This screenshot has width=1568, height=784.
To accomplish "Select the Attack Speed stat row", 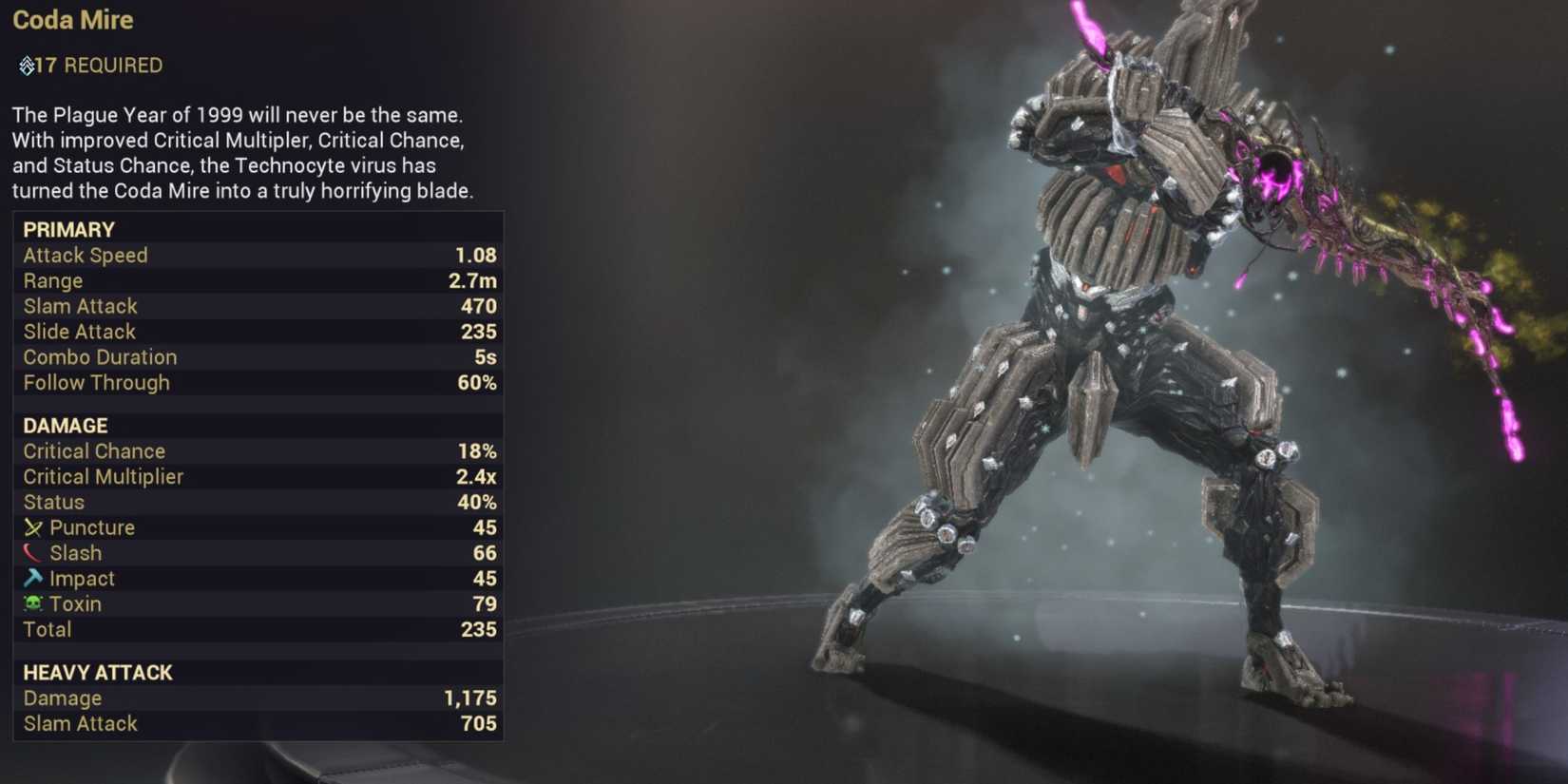I will [86, 255].
